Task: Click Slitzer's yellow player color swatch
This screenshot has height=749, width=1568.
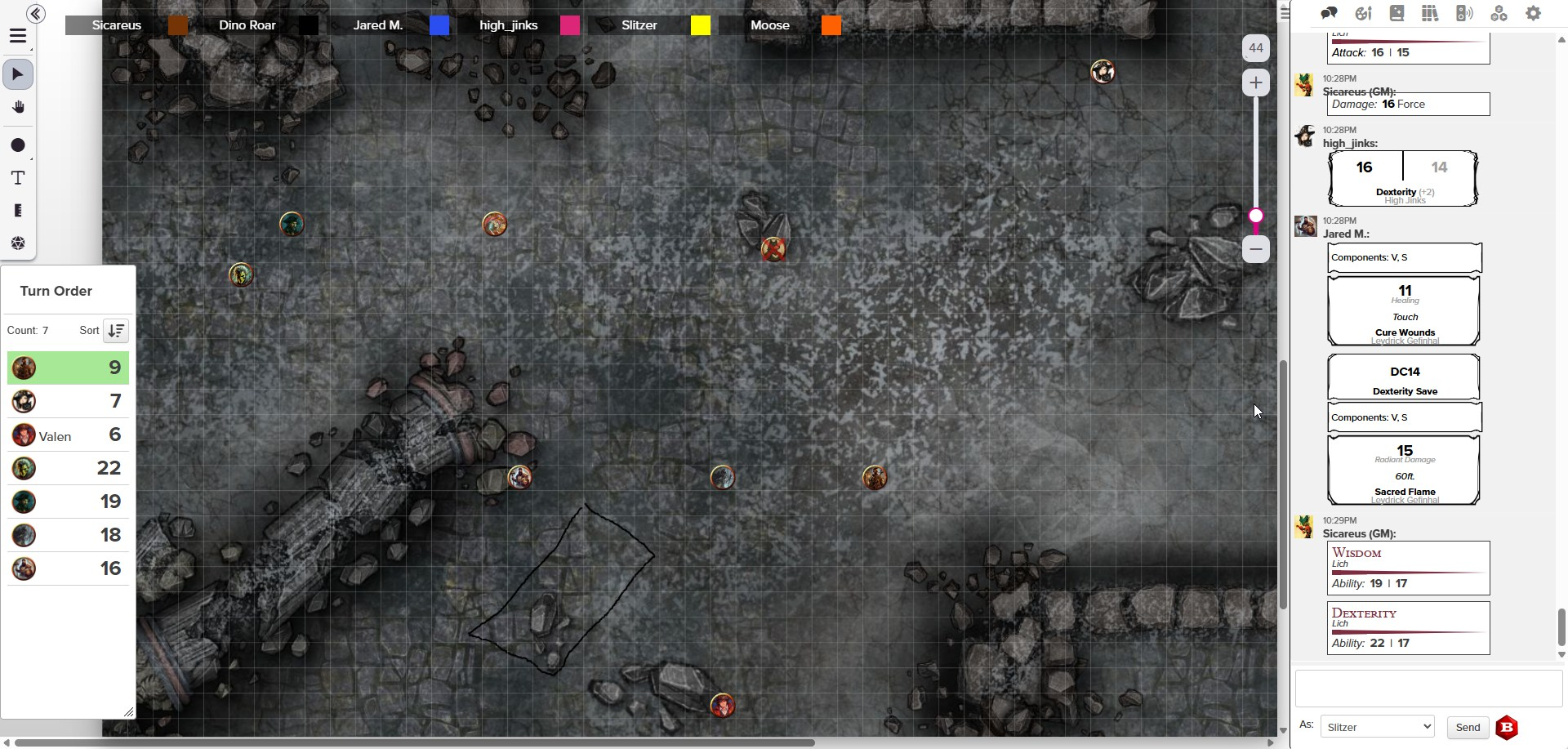Action: tap(700, 25)
